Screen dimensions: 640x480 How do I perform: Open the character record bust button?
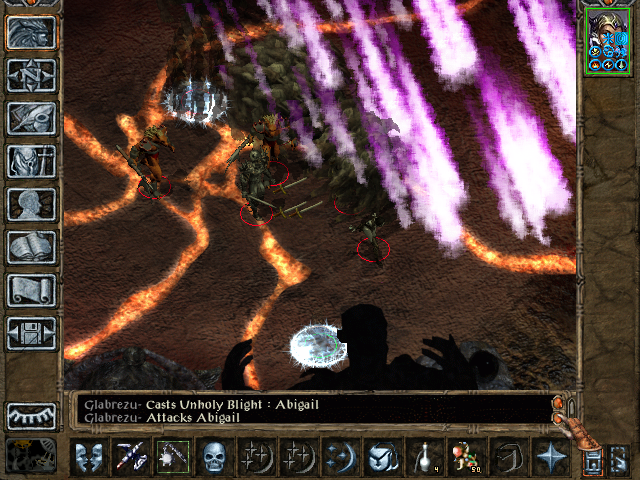(31, 204)
